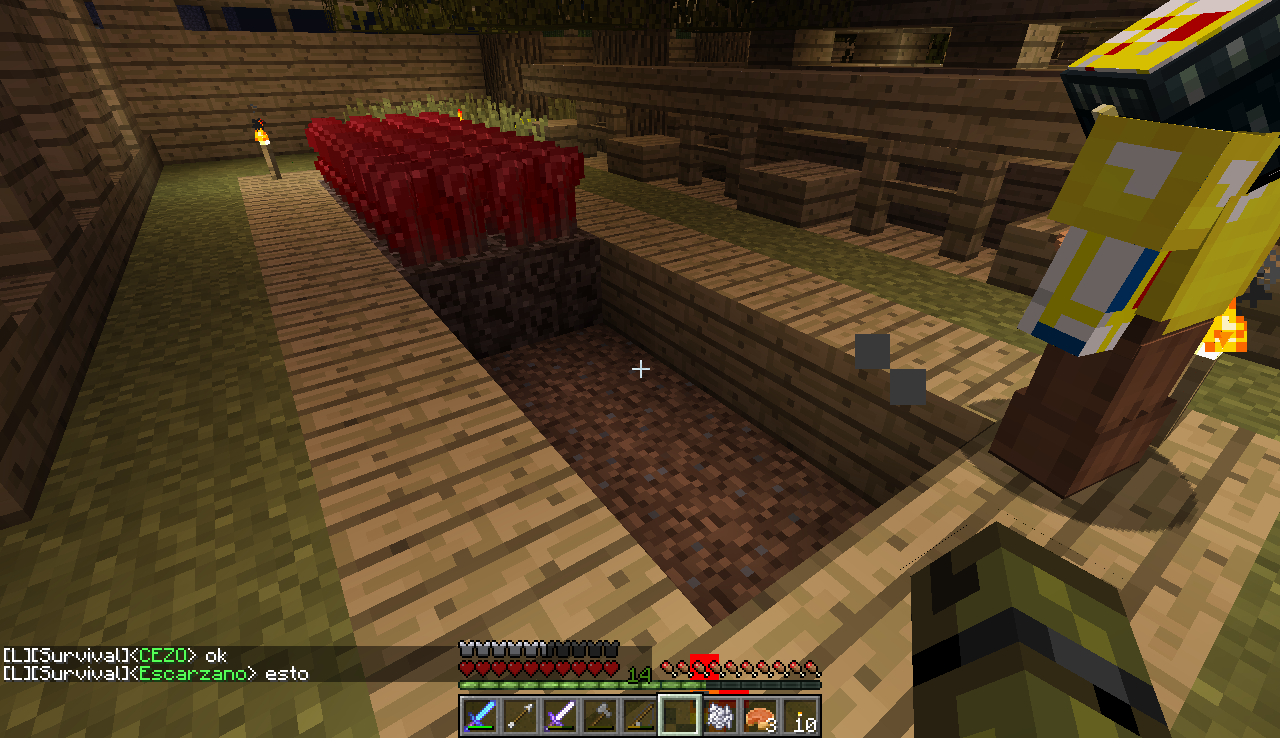Select the pumpkin pie stack of 3
The height and width of the screenshot is (738, 1280).
[760, 716]
